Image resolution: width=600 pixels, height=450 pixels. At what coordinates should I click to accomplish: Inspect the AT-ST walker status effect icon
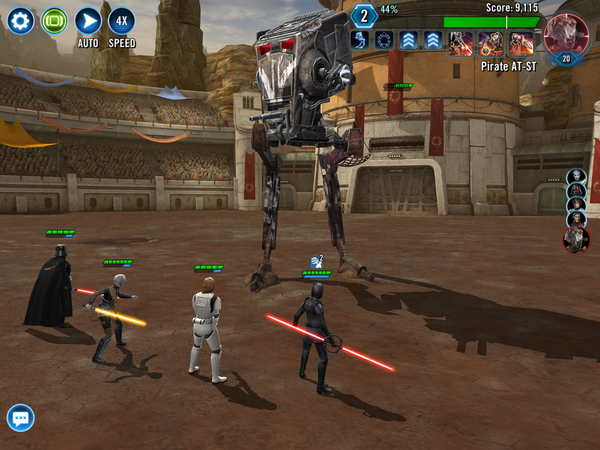pos(362,40)
